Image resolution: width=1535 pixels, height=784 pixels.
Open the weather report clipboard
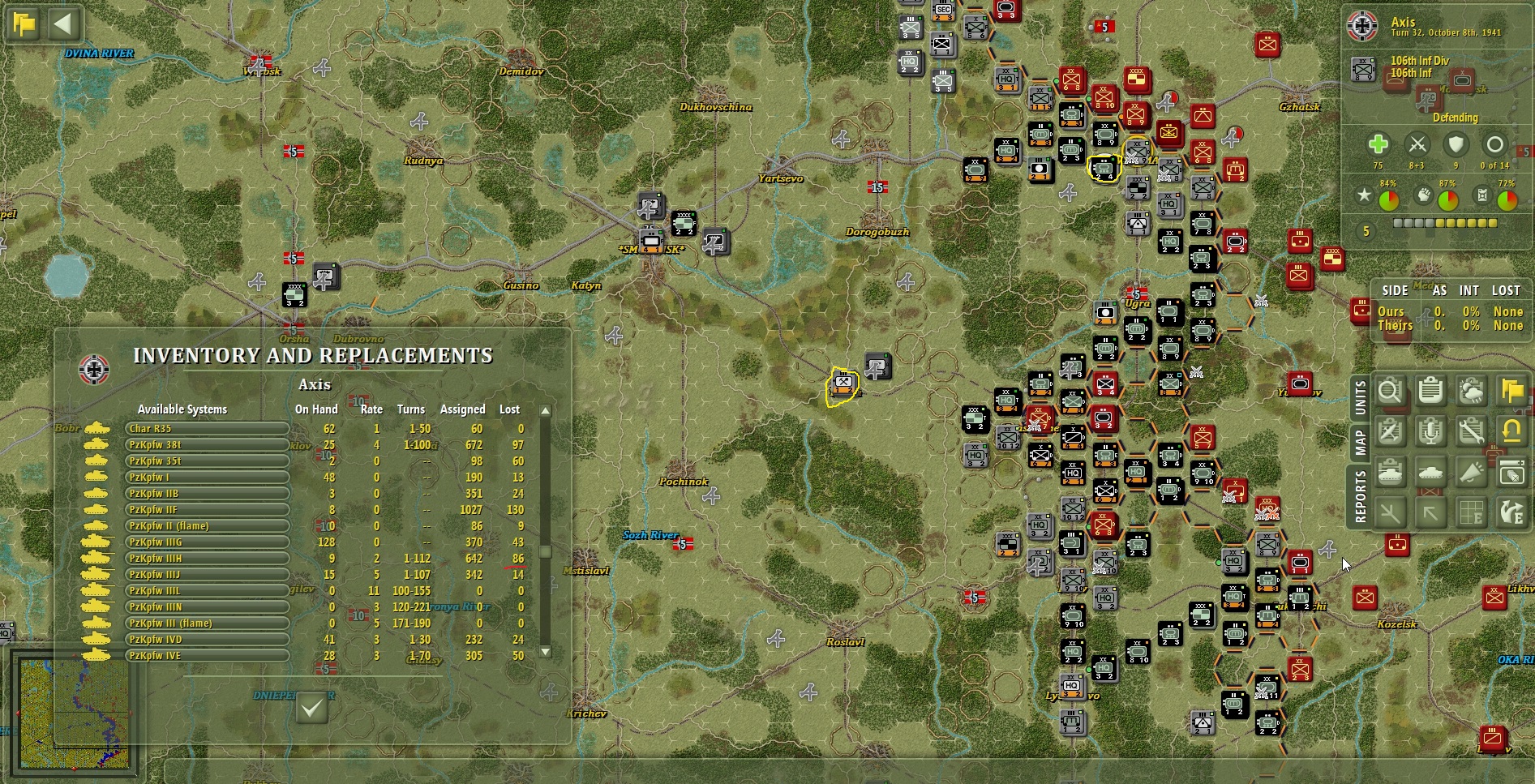point(1471,392)
